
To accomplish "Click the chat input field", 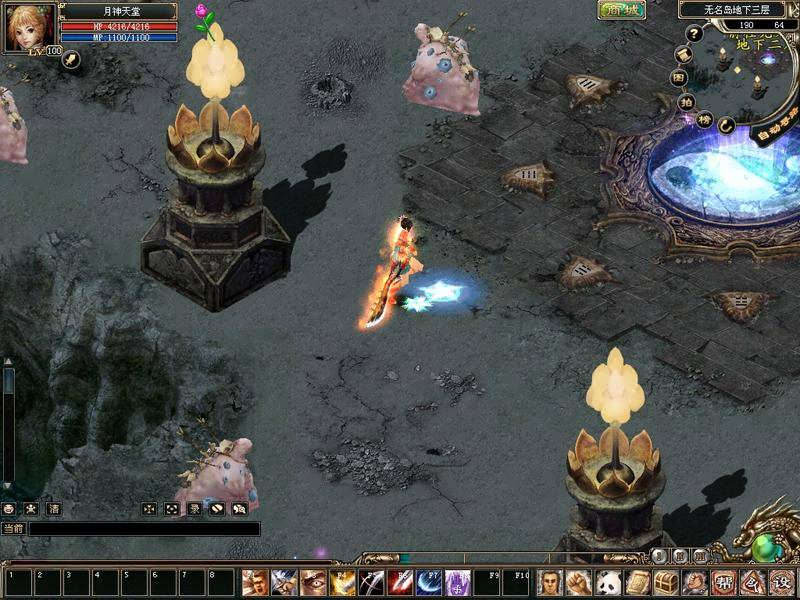I will pyautogui.click(x=145, y=529).
